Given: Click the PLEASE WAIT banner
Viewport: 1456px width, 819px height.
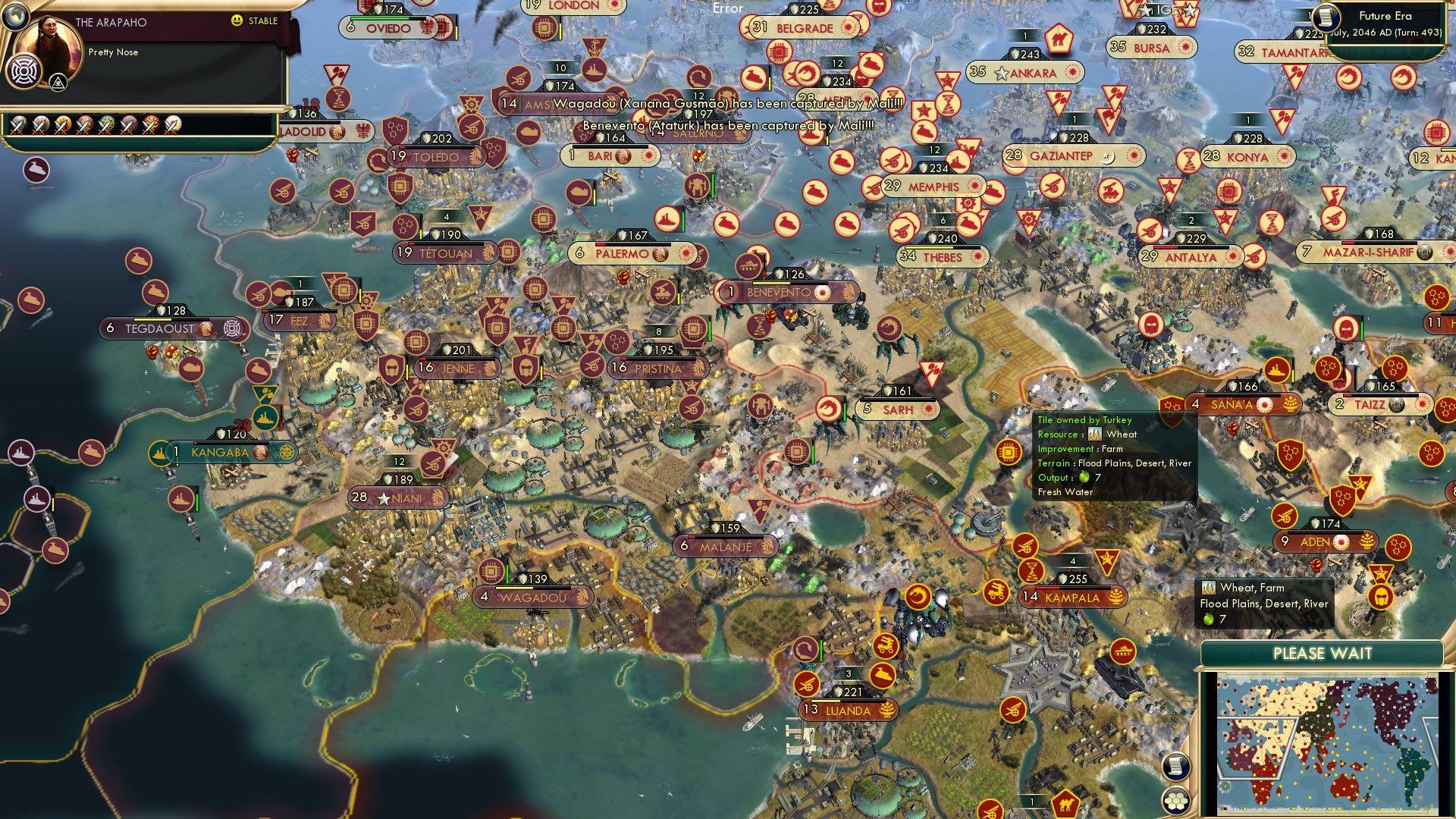Looking at the screenshot, I should [1323, 653].
